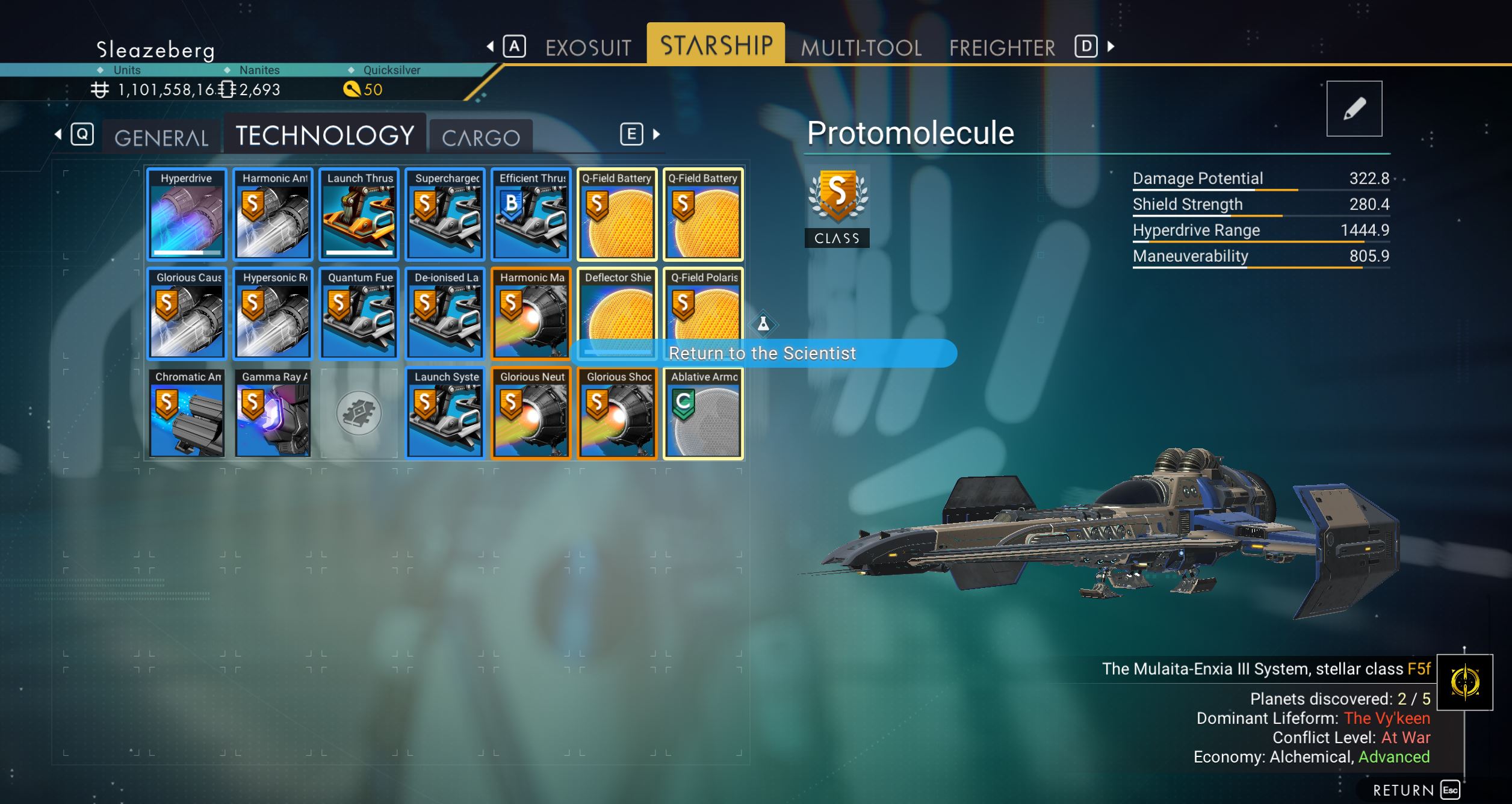Switch to the Exosuit tab
Screen dimensions: 1512x804
[x=588, y=48]
